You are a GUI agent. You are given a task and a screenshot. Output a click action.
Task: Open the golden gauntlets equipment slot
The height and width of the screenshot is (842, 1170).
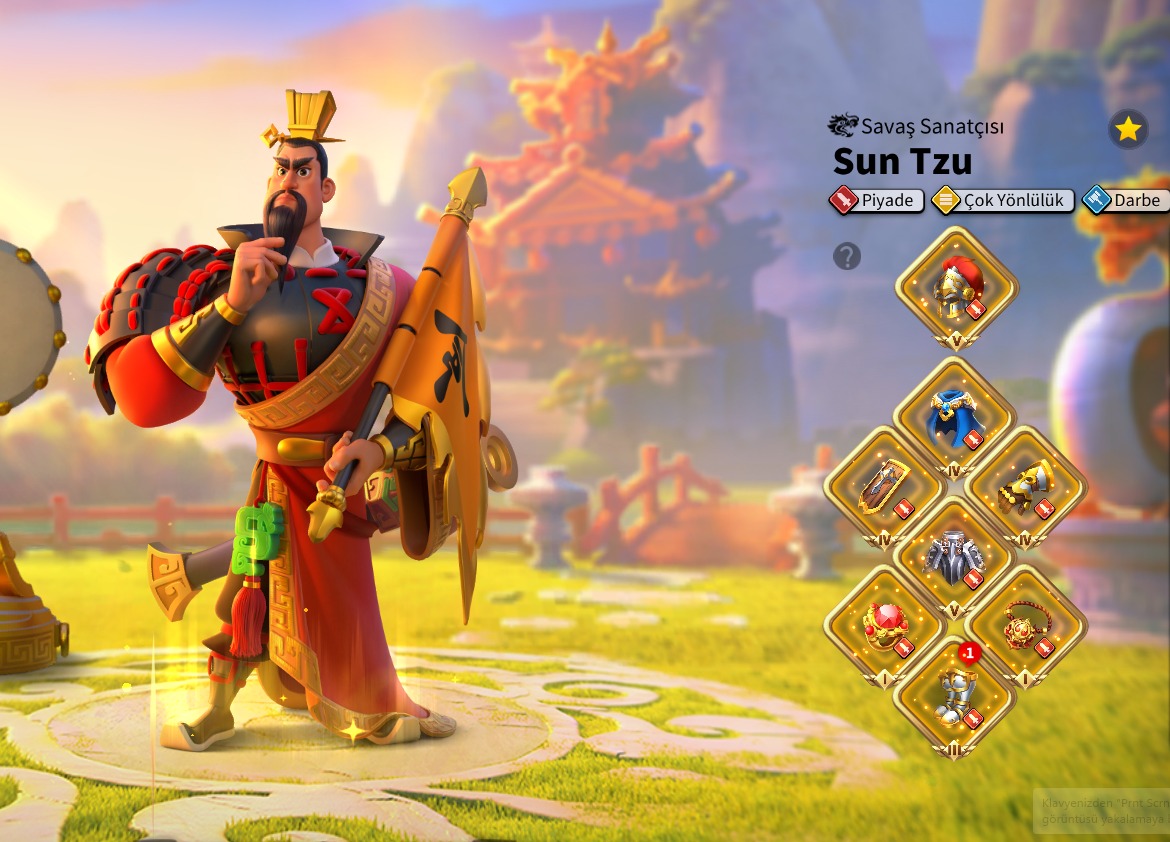(x=1026, y=487)
